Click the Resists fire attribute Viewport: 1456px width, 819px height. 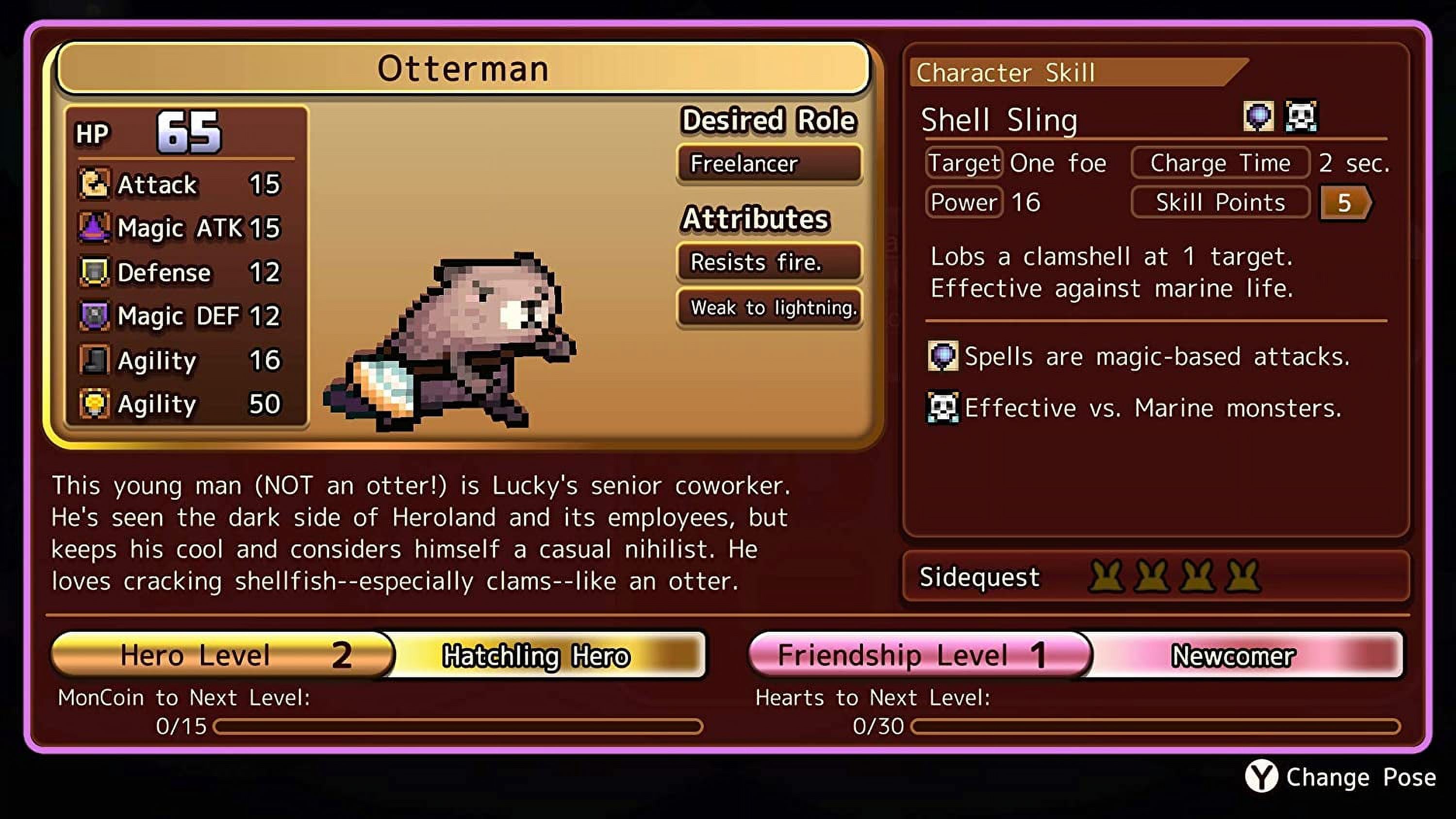(x=769, y=262)
